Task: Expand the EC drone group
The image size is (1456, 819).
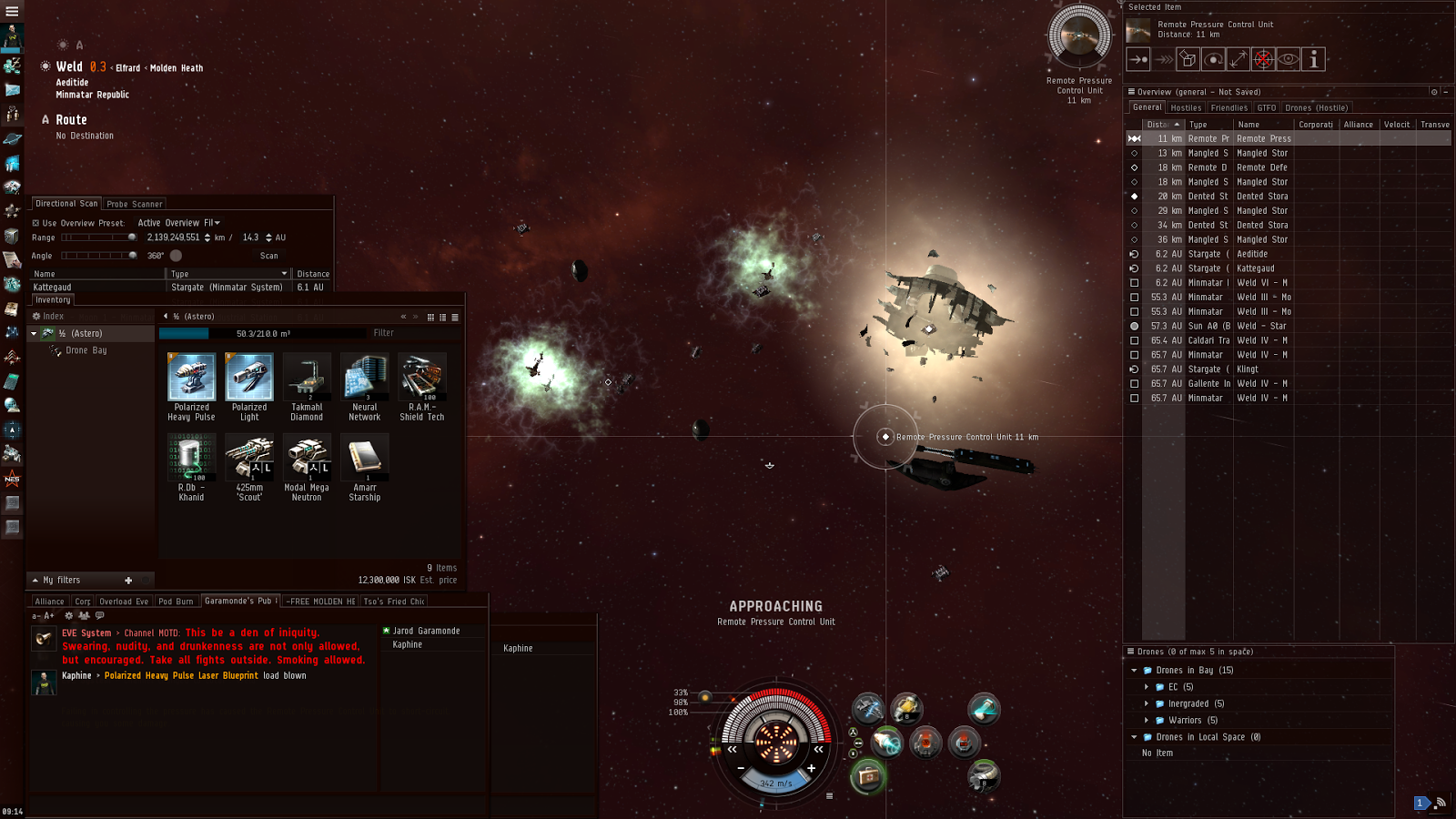Action: 1147,687
